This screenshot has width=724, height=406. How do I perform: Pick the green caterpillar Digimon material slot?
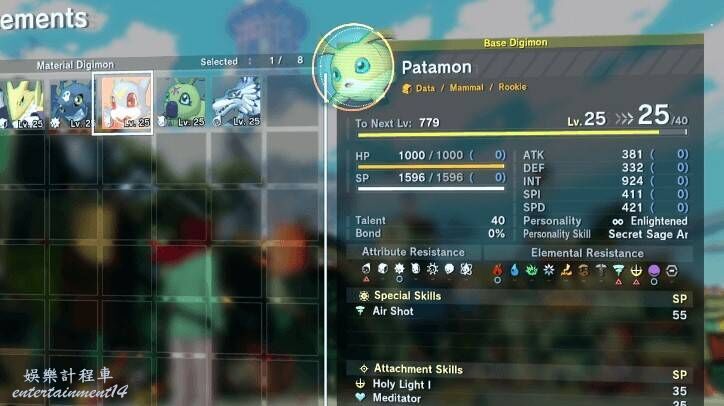182,103
